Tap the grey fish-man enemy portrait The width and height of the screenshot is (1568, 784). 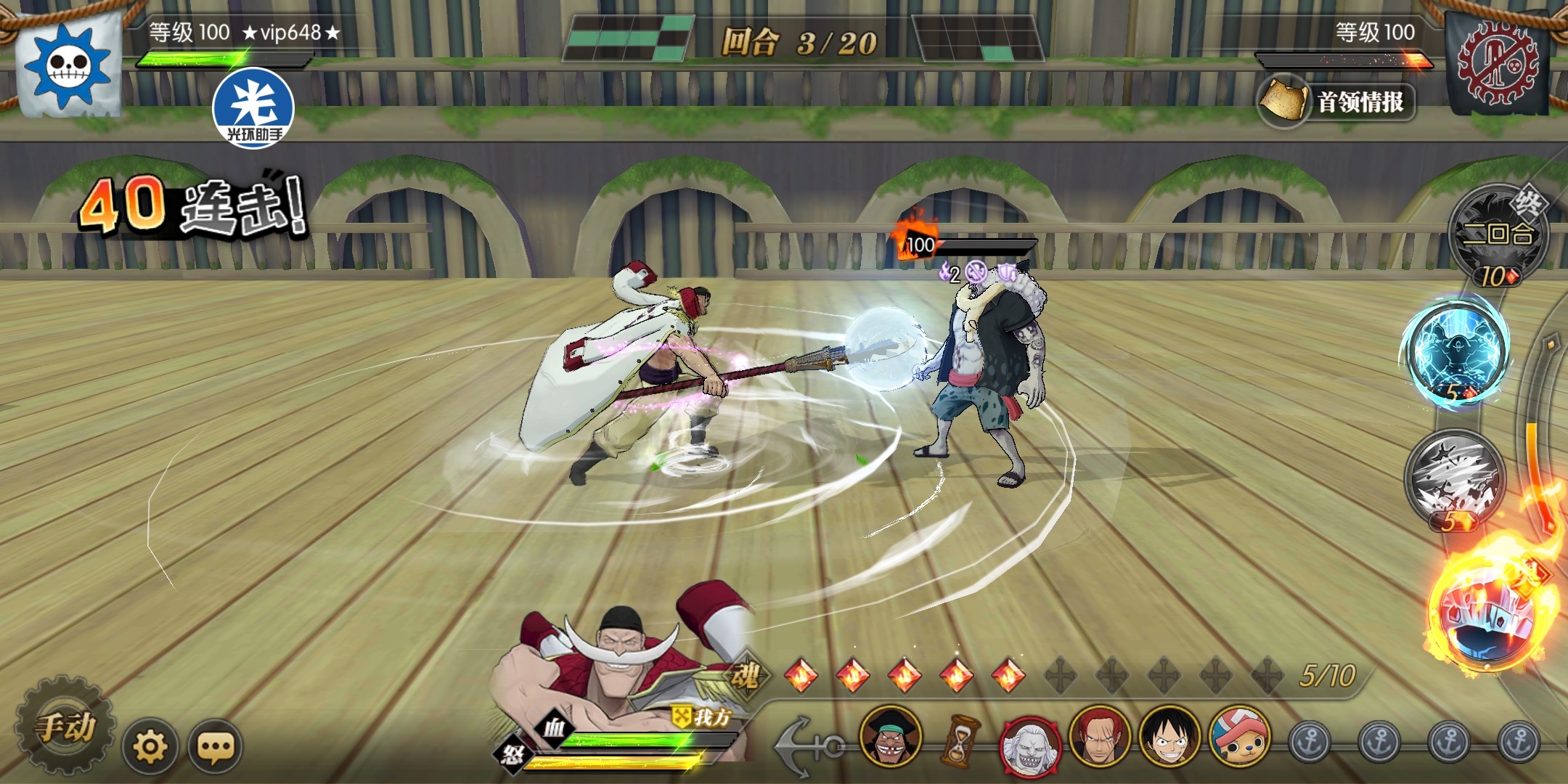[x=1029, y=742]
